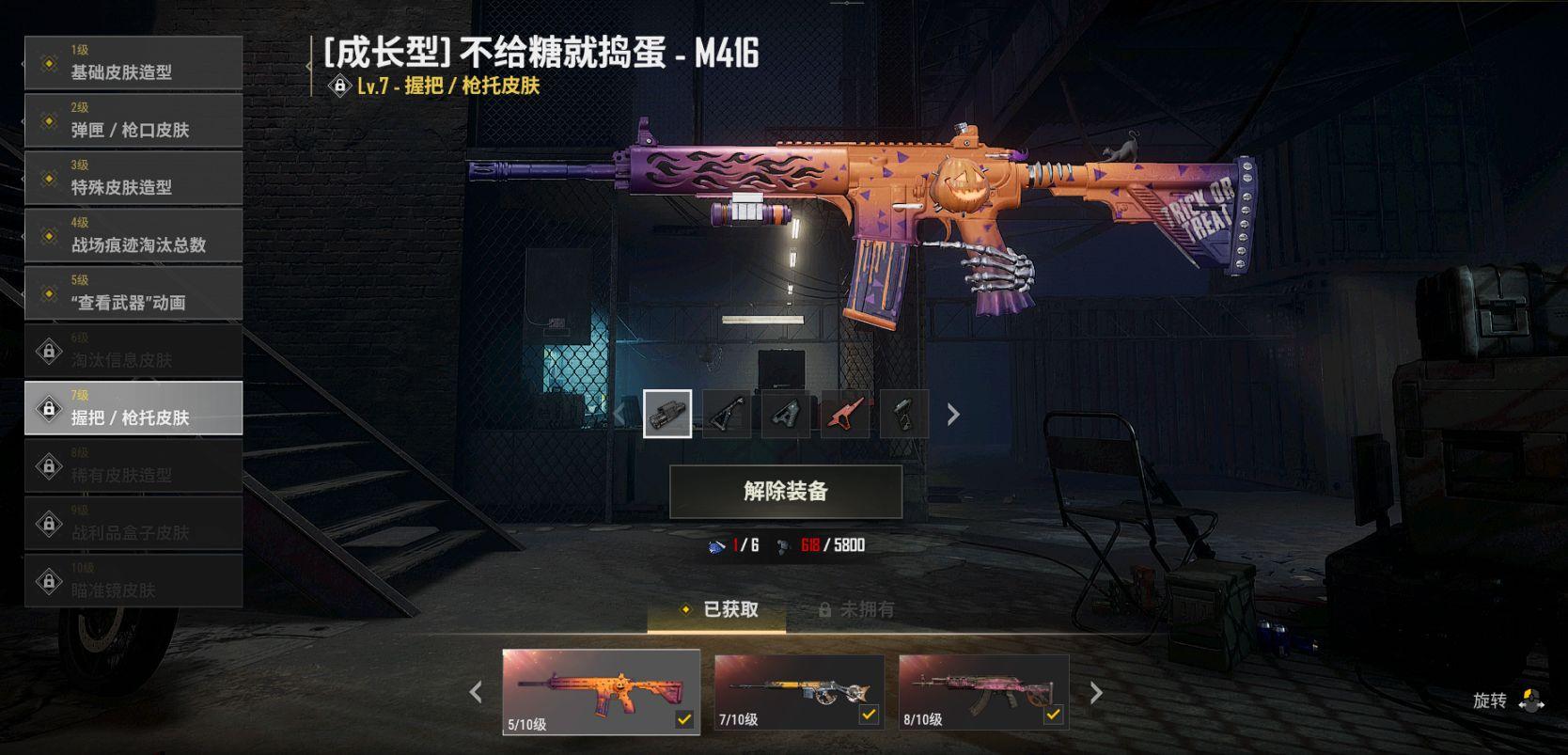Click the blue material currency icon

pyautogui.click(x=716, y=543)
